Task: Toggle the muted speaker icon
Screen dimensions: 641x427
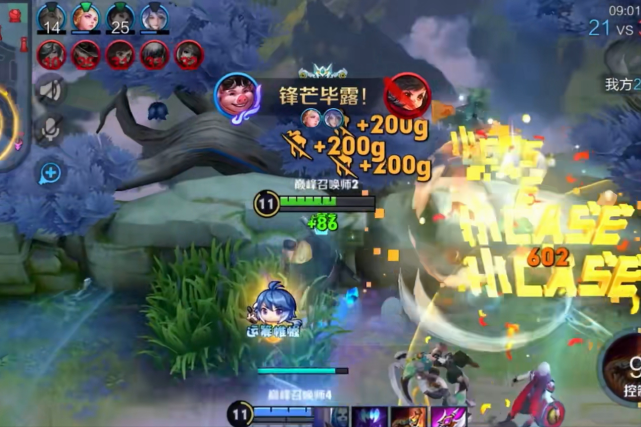Action: coord(51,91)
